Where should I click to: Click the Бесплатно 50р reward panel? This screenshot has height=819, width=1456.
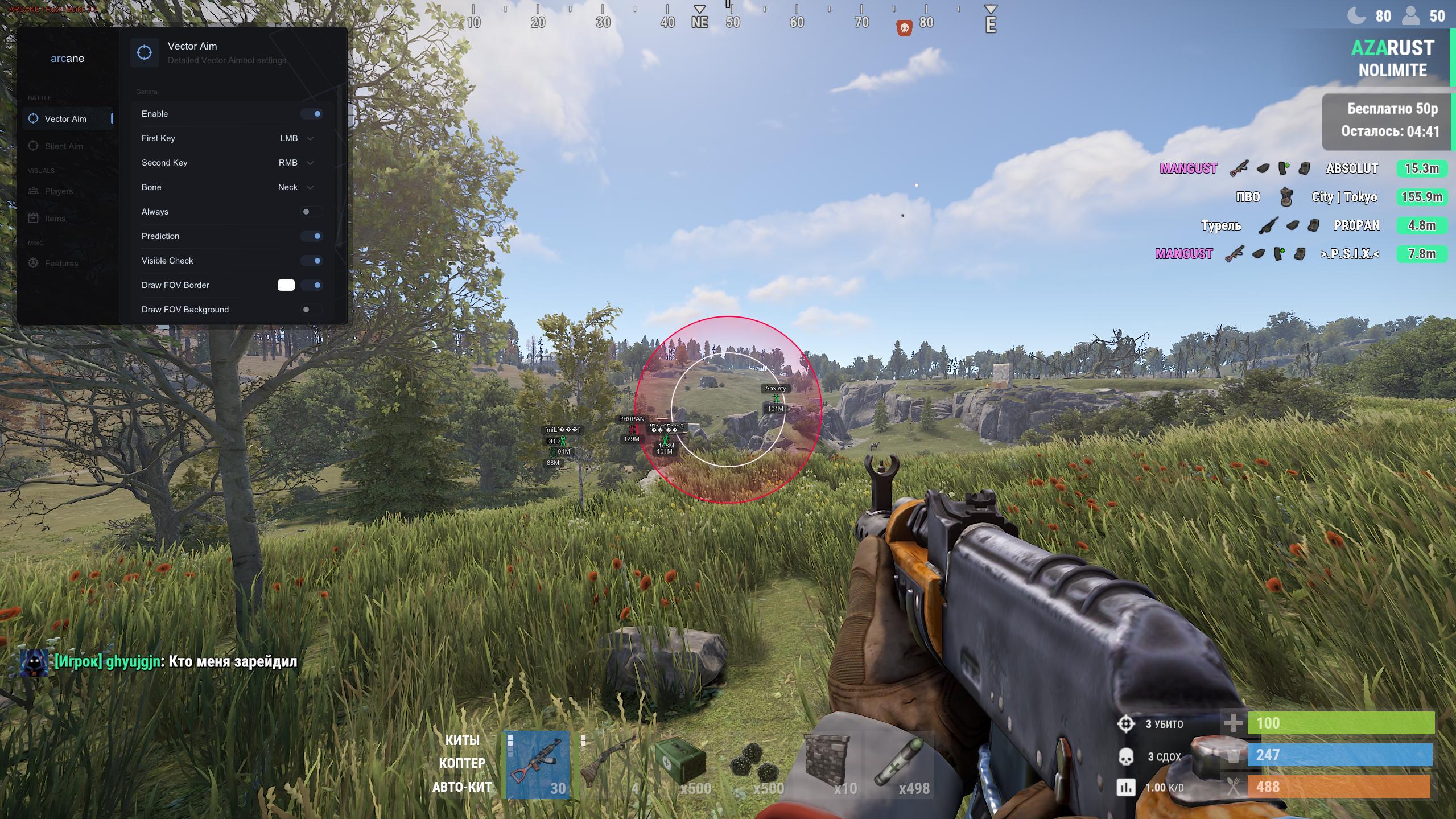tap(1388, 120)
